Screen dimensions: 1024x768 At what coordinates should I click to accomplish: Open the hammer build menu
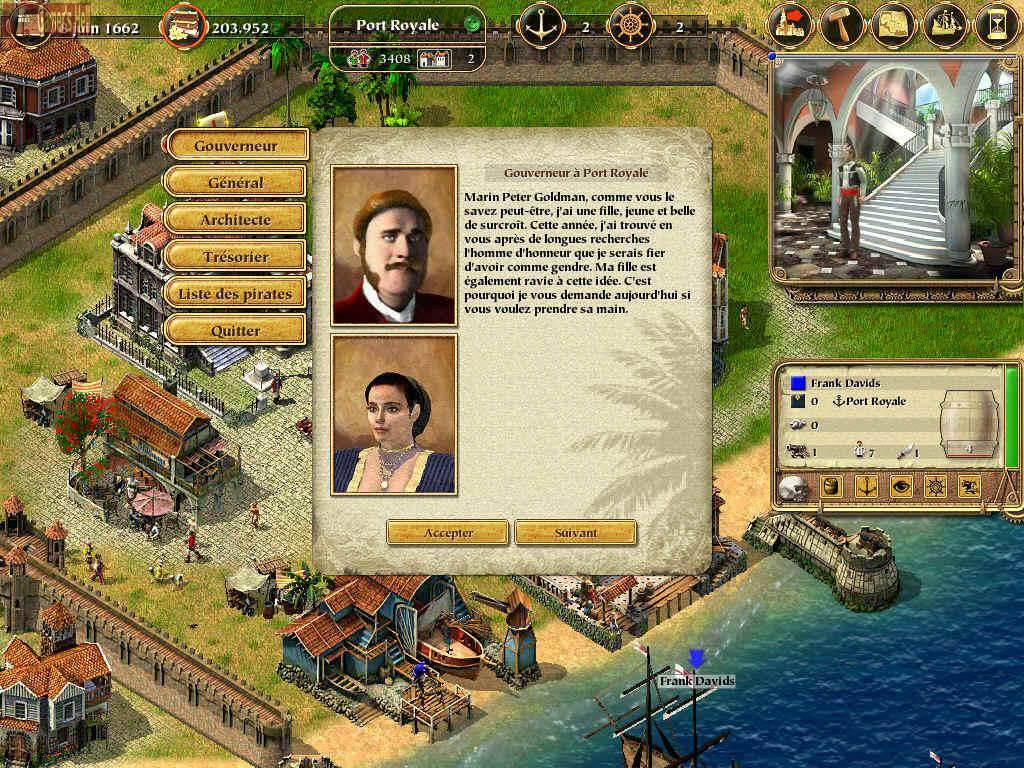point(842,24)
